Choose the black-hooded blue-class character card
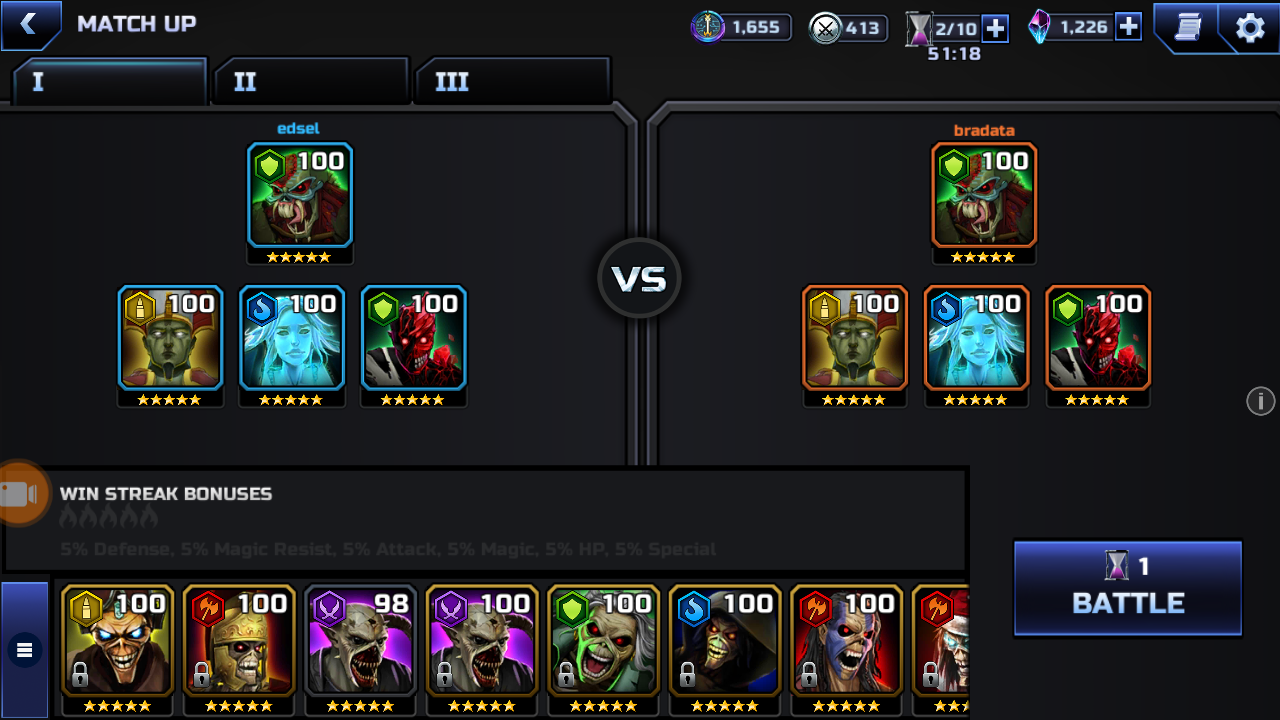Screen dimensions: 1280x720 (724, 640)
